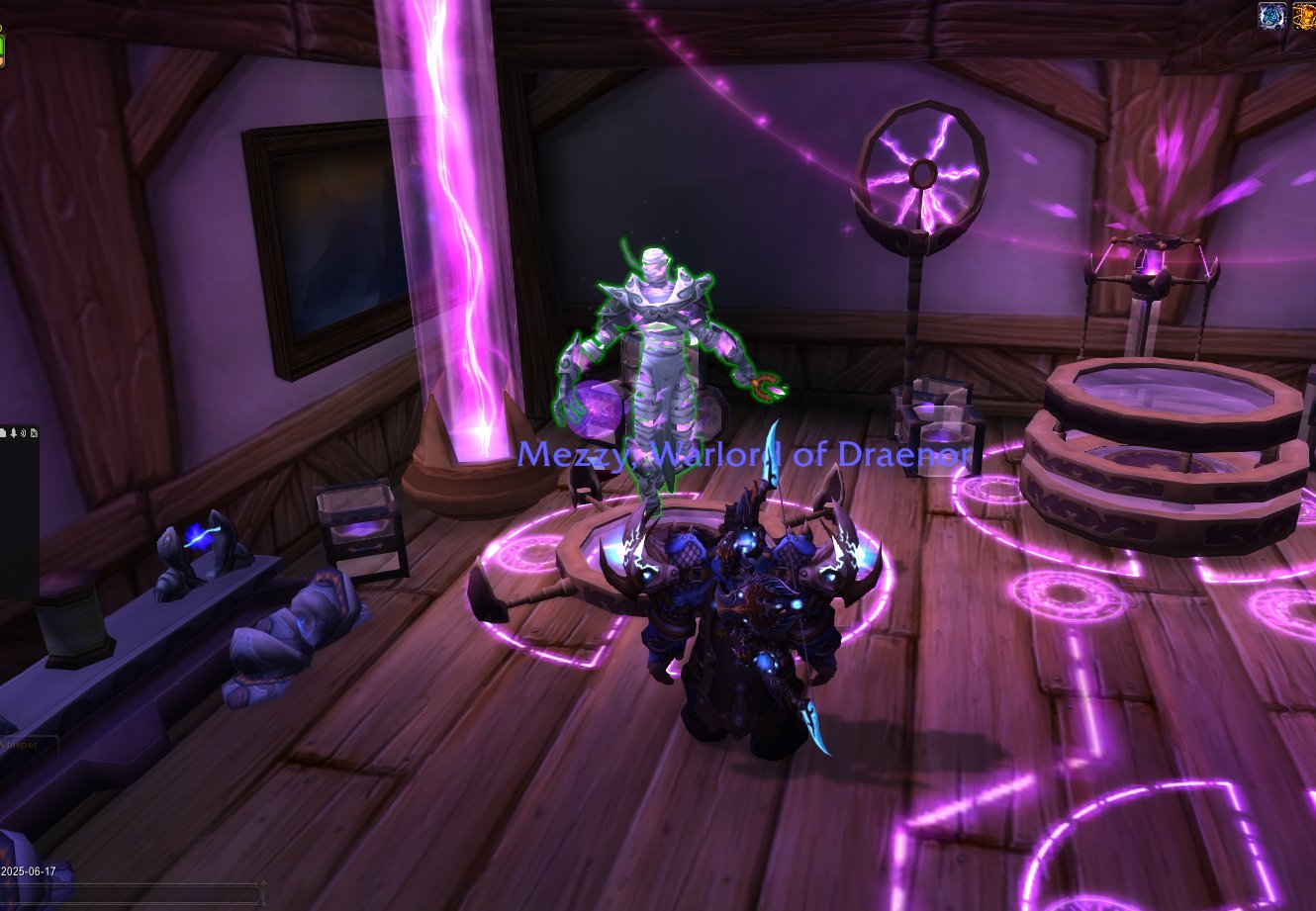
Task: Click the golden fiery buff icon
Action: 1305,15
